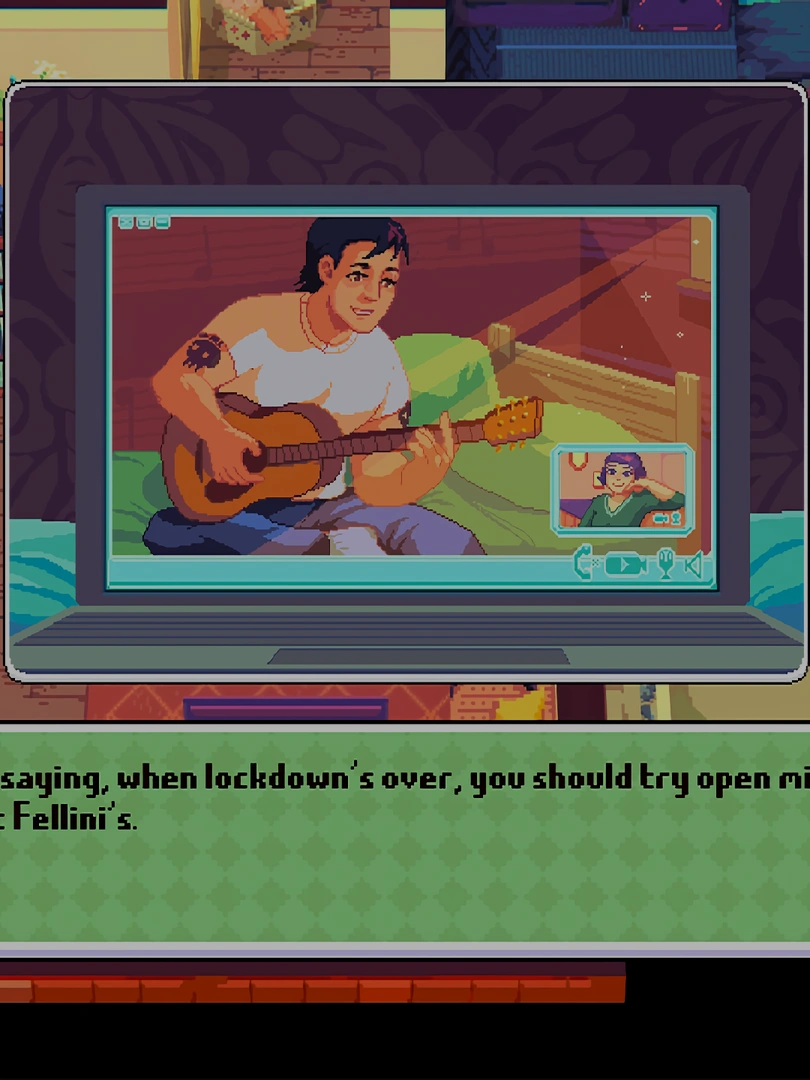Image resolution: width=810 pixels, height=1080 pixels.
Task: Maximize the video call window
Action: click(x=144, y=222)
